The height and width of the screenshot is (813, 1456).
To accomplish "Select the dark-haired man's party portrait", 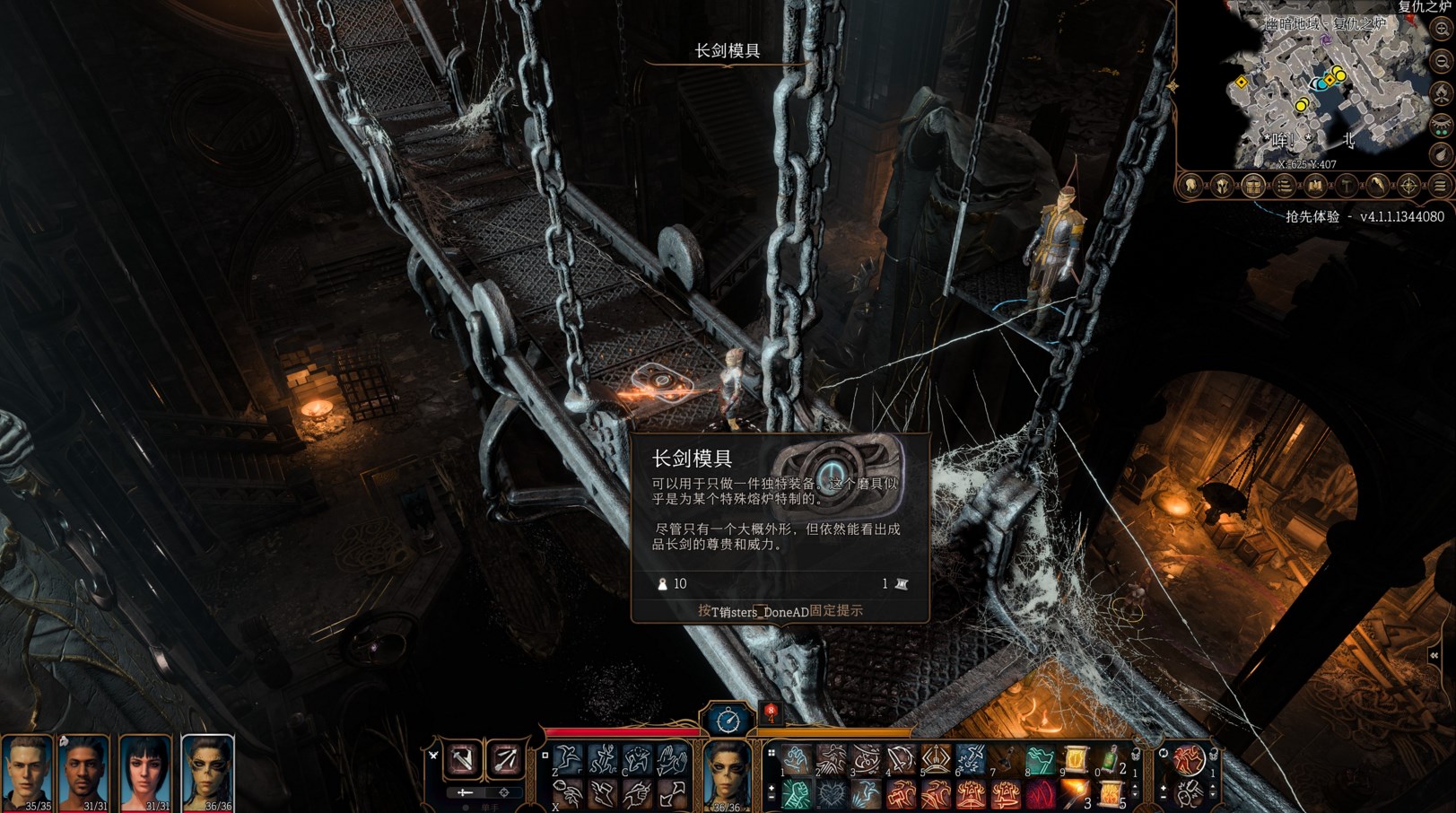I will point(85,770).
